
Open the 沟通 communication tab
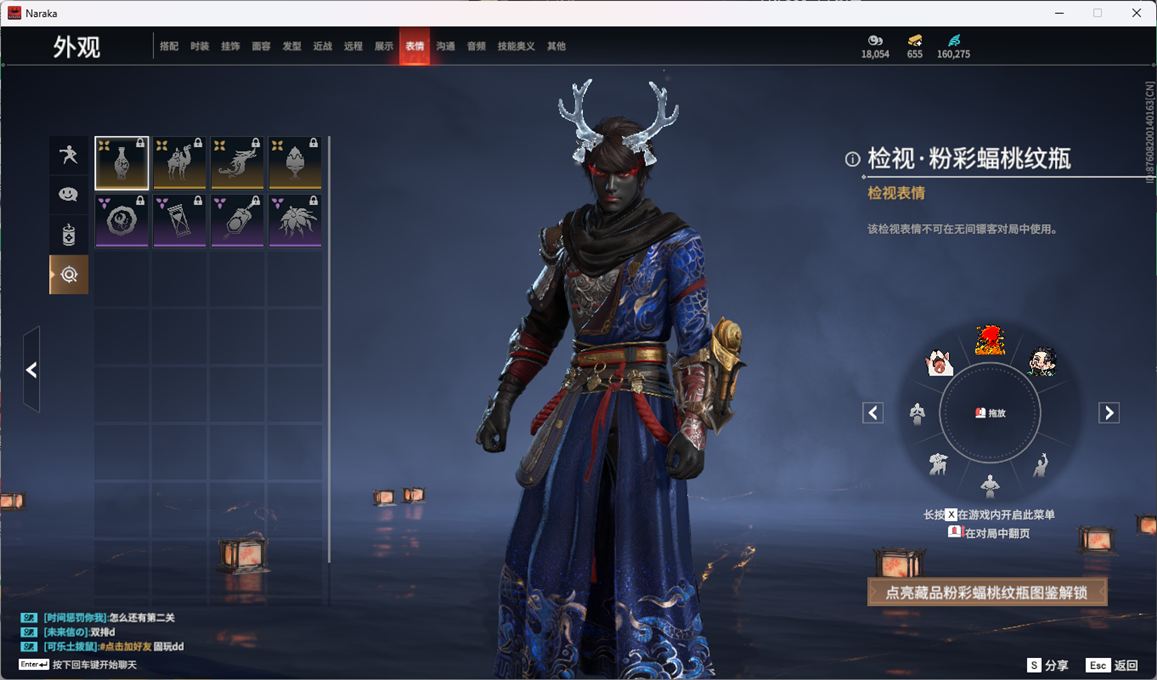445,46
